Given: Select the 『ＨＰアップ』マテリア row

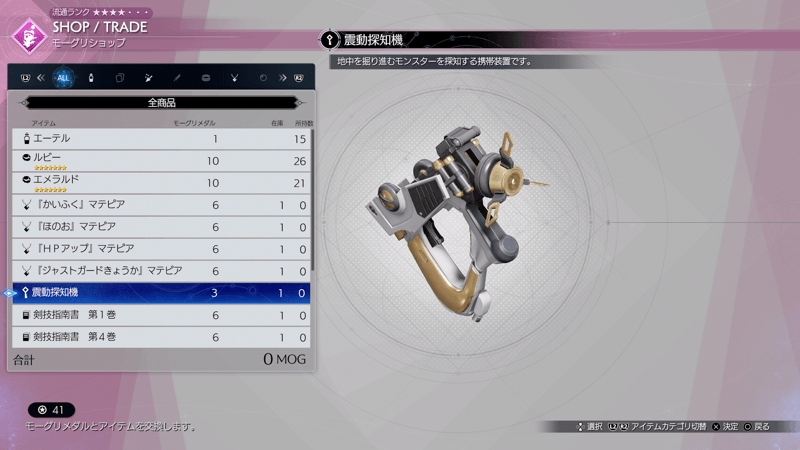Looking at the screenshot, I should pos(160,248).
